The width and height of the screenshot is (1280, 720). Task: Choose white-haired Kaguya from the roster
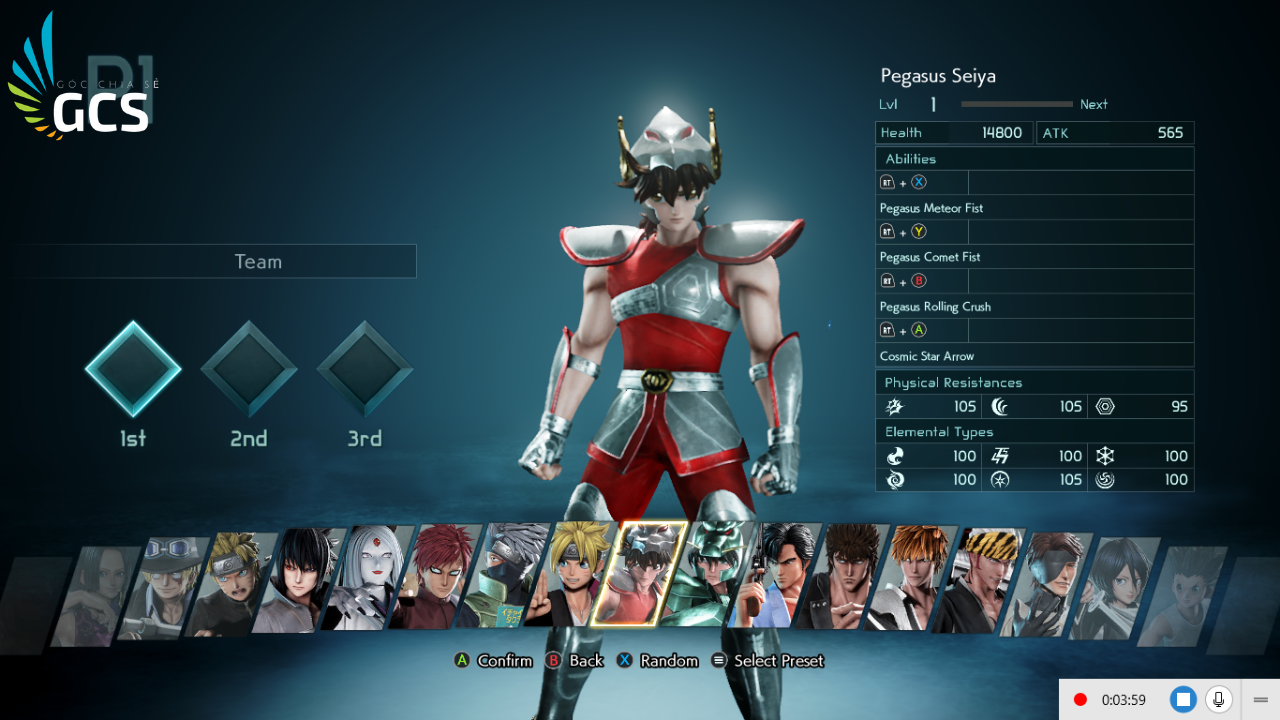(367, 578)
